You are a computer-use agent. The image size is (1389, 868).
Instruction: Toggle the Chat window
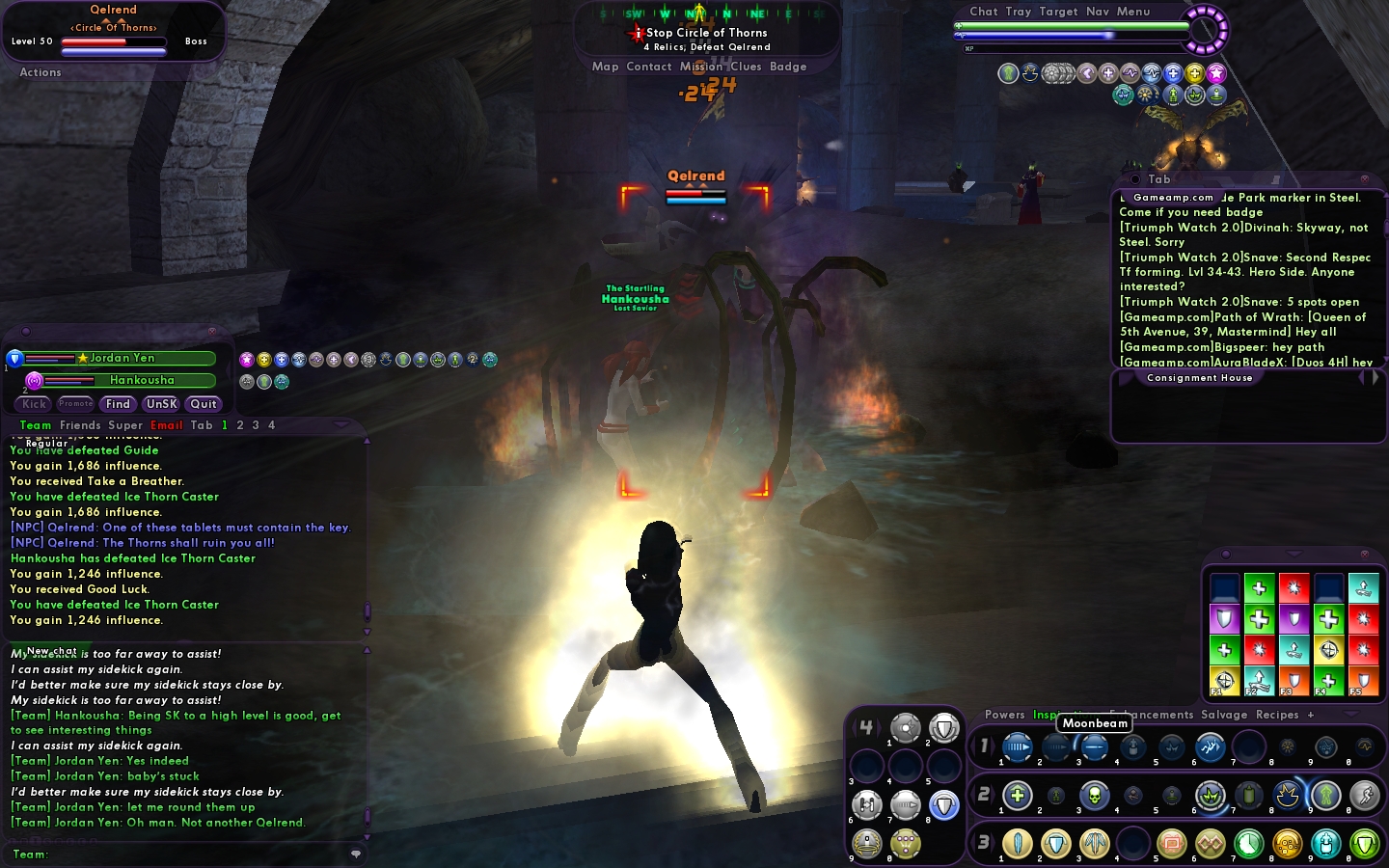[x=983, y=12]
